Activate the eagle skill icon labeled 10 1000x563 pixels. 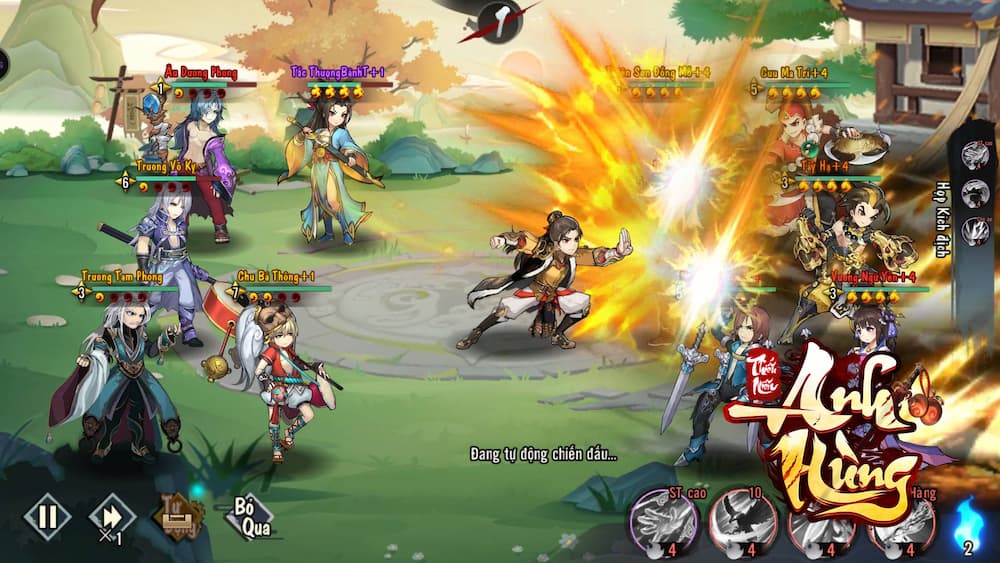pos(742,521)
